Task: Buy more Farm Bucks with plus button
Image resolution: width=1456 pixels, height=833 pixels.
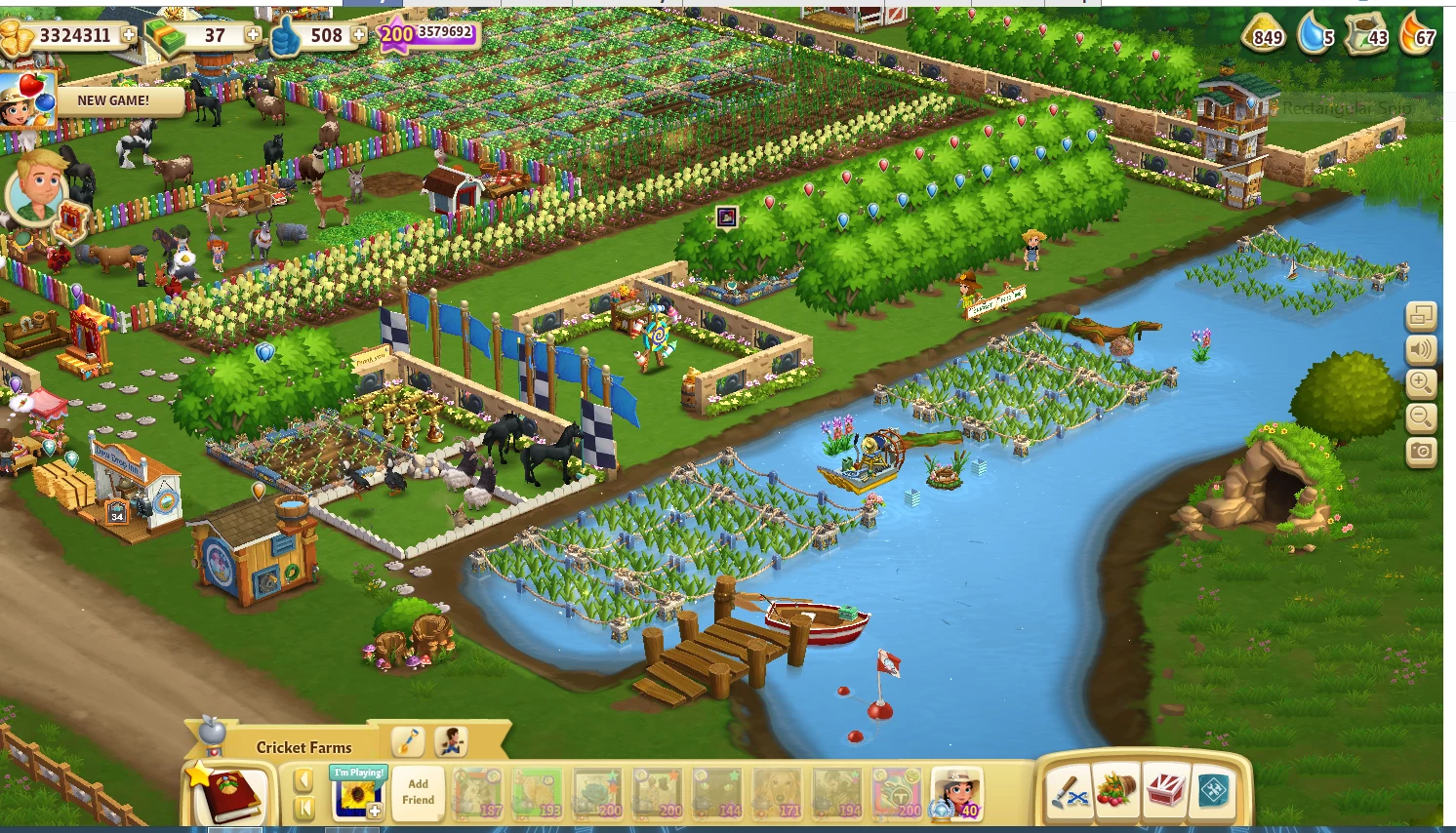Action: [253, 35]
